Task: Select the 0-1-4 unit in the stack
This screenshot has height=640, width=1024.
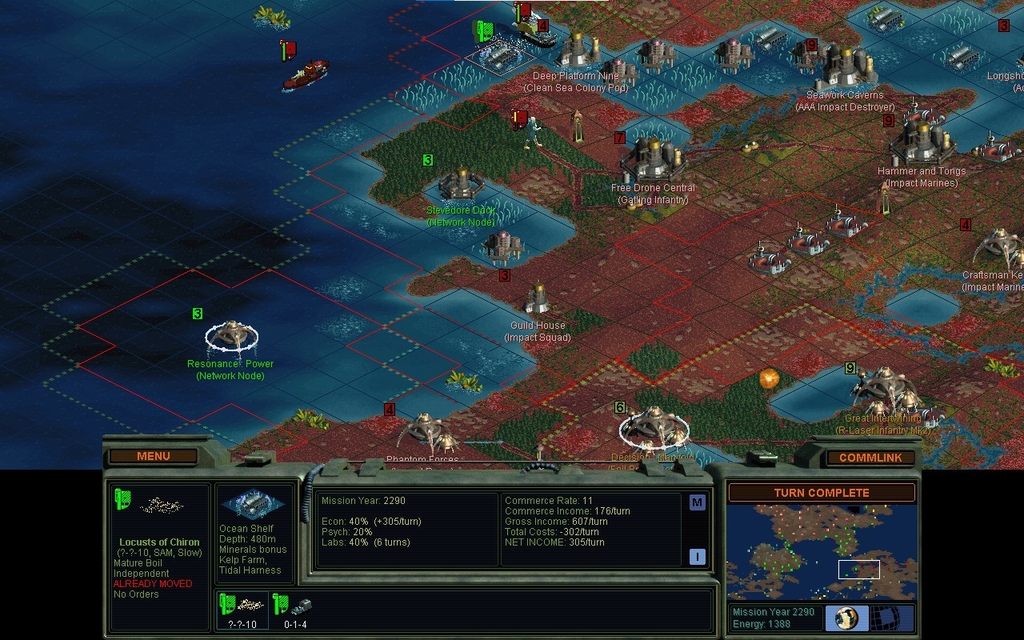Action: click(x=297, y=606)
